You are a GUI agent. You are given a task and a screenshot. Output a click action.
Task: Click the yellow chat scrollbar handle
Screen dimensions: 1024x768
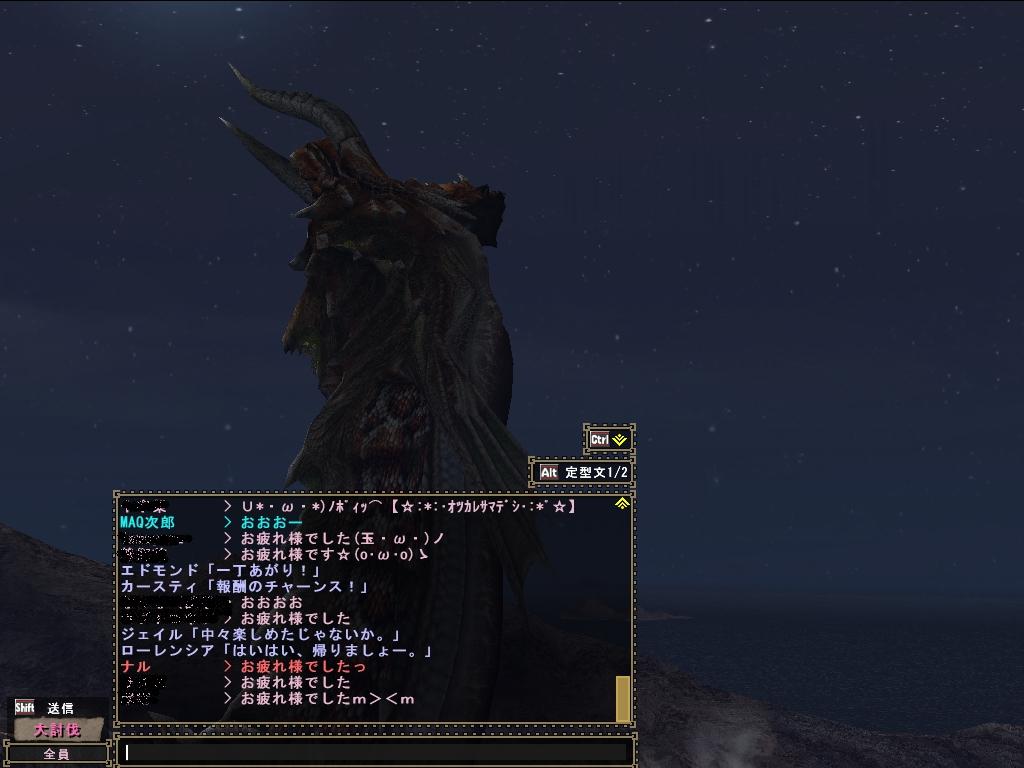click(x=622, y=698)
